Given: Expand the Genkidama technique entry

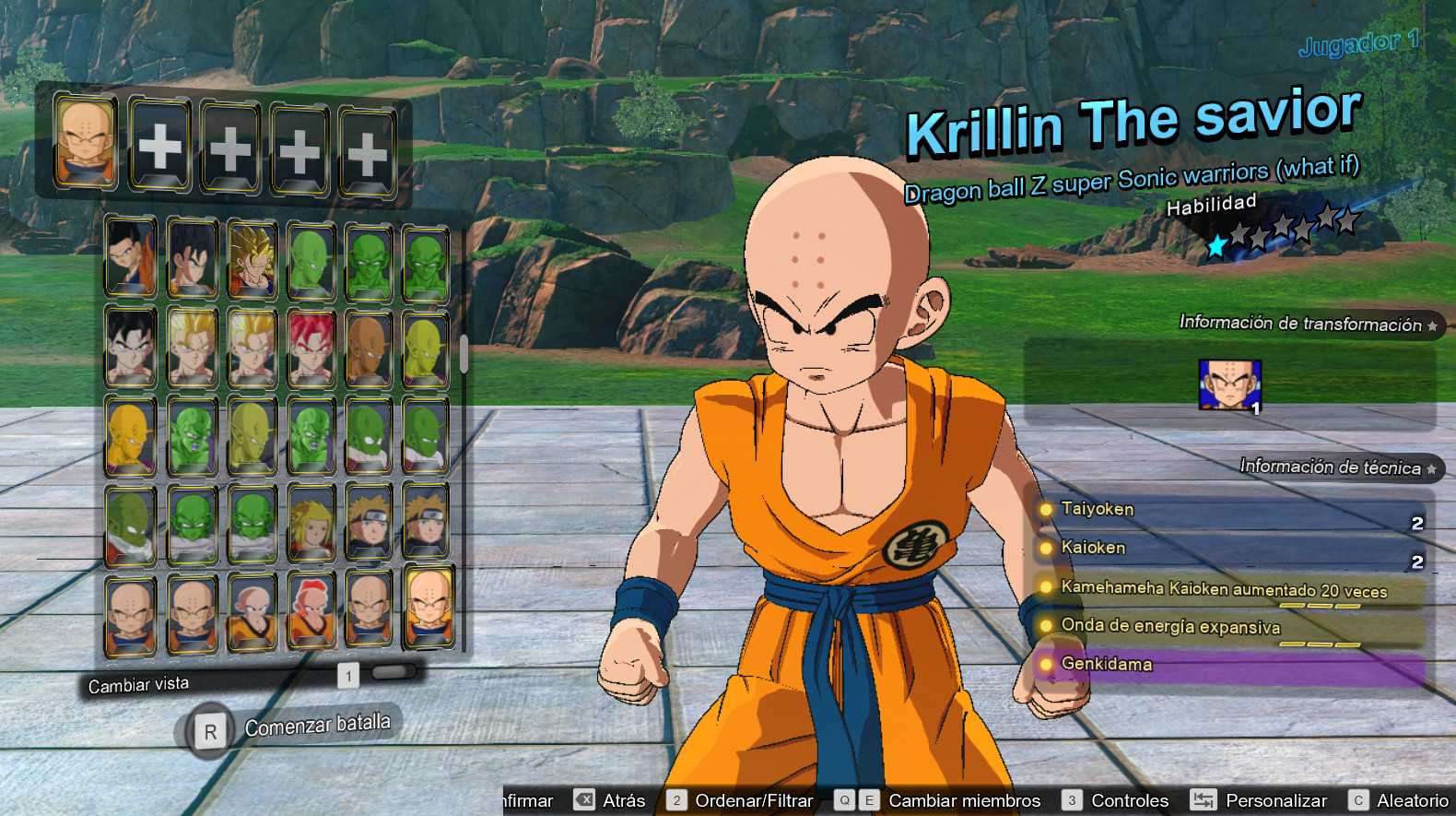Looking at the screenshot, I should point(1109,664).
